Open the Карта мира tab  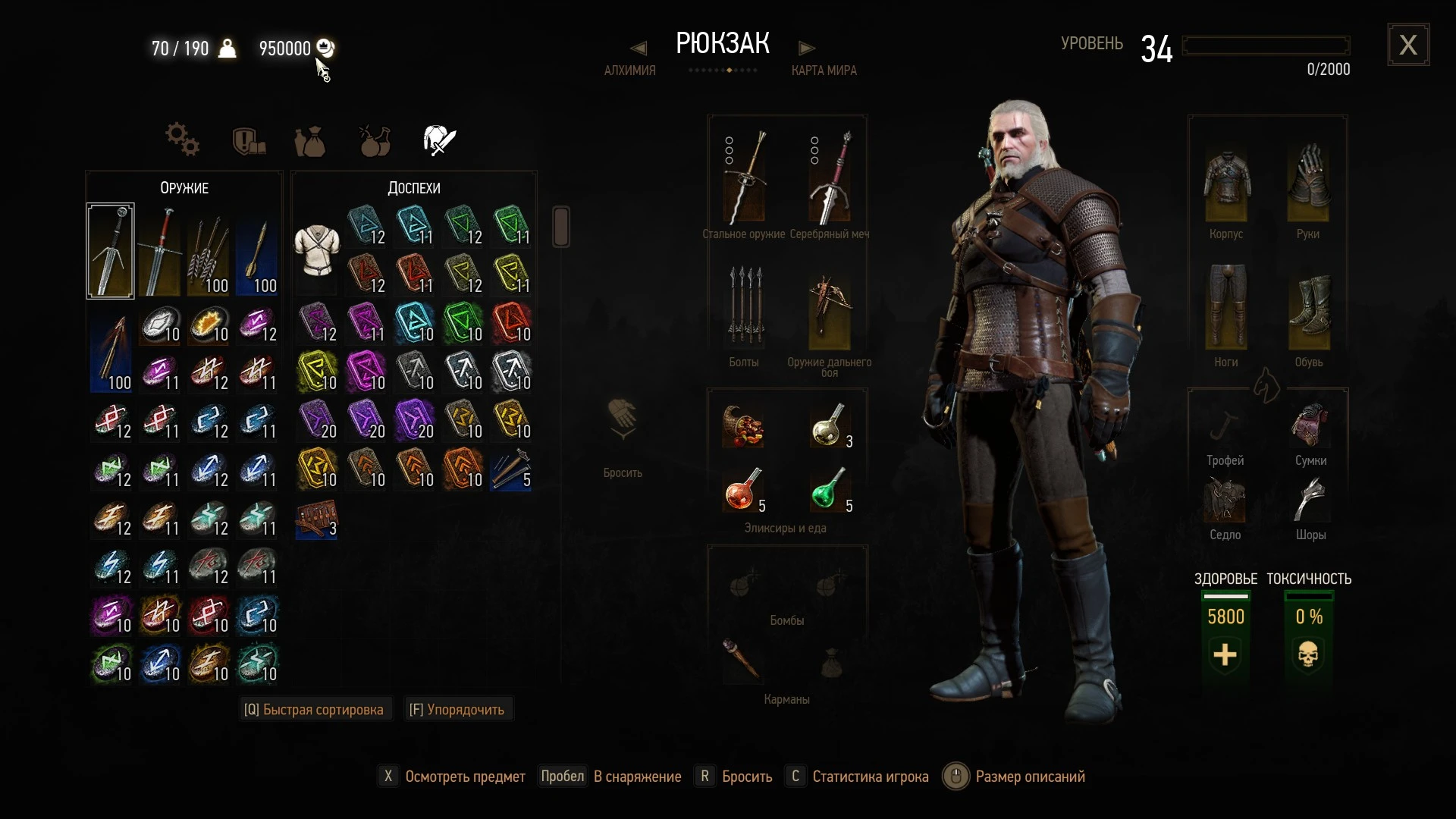(x=824, y=71)
